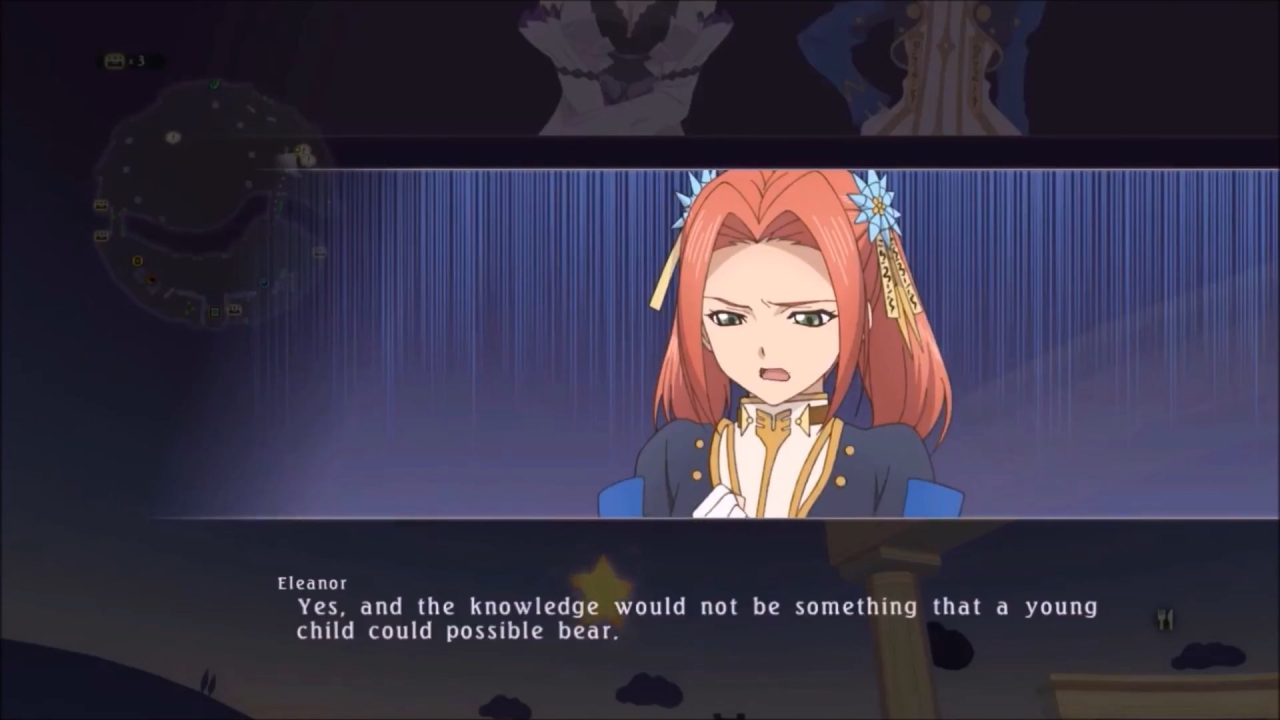Click the orange exclamation marker on the minimap
This screenshot has height=720, width=1280.
[136, 261]
